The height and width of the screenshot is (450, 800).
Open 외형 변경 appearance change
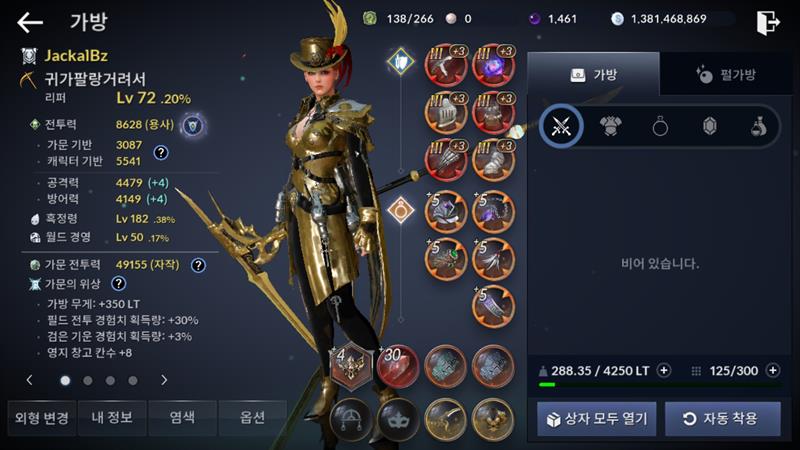point(39,417)
